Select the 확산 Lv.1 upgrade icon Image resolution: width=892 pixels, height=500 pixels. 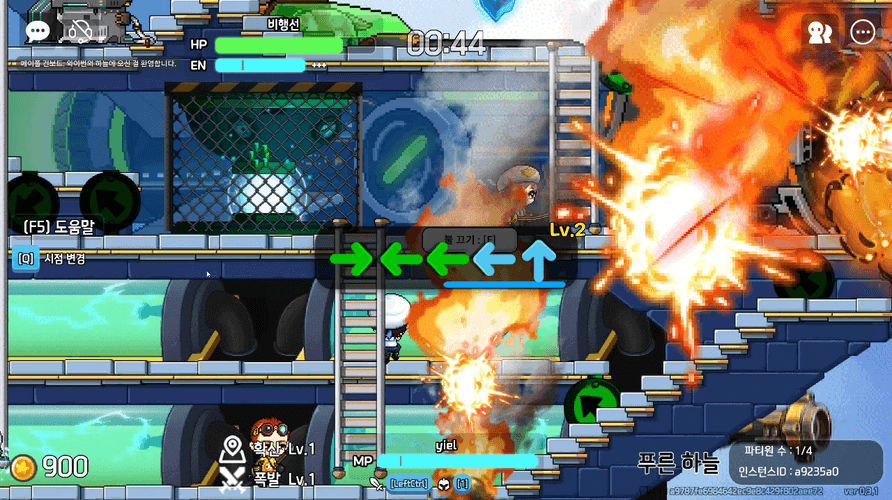233,448
